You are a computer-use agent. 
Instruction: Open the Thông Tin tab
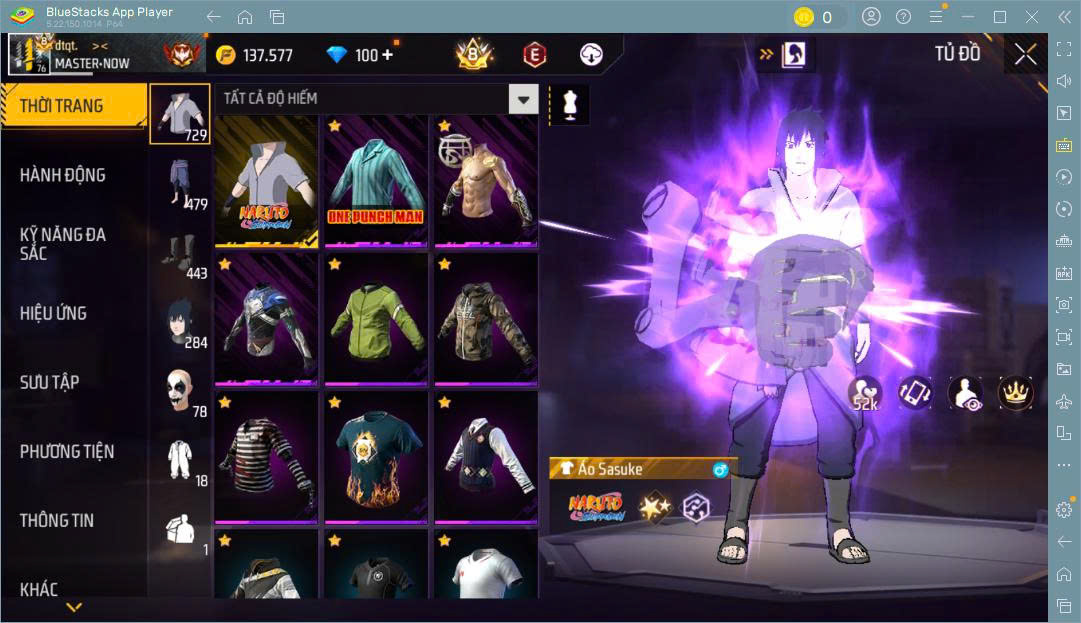[x=57, y=520]
